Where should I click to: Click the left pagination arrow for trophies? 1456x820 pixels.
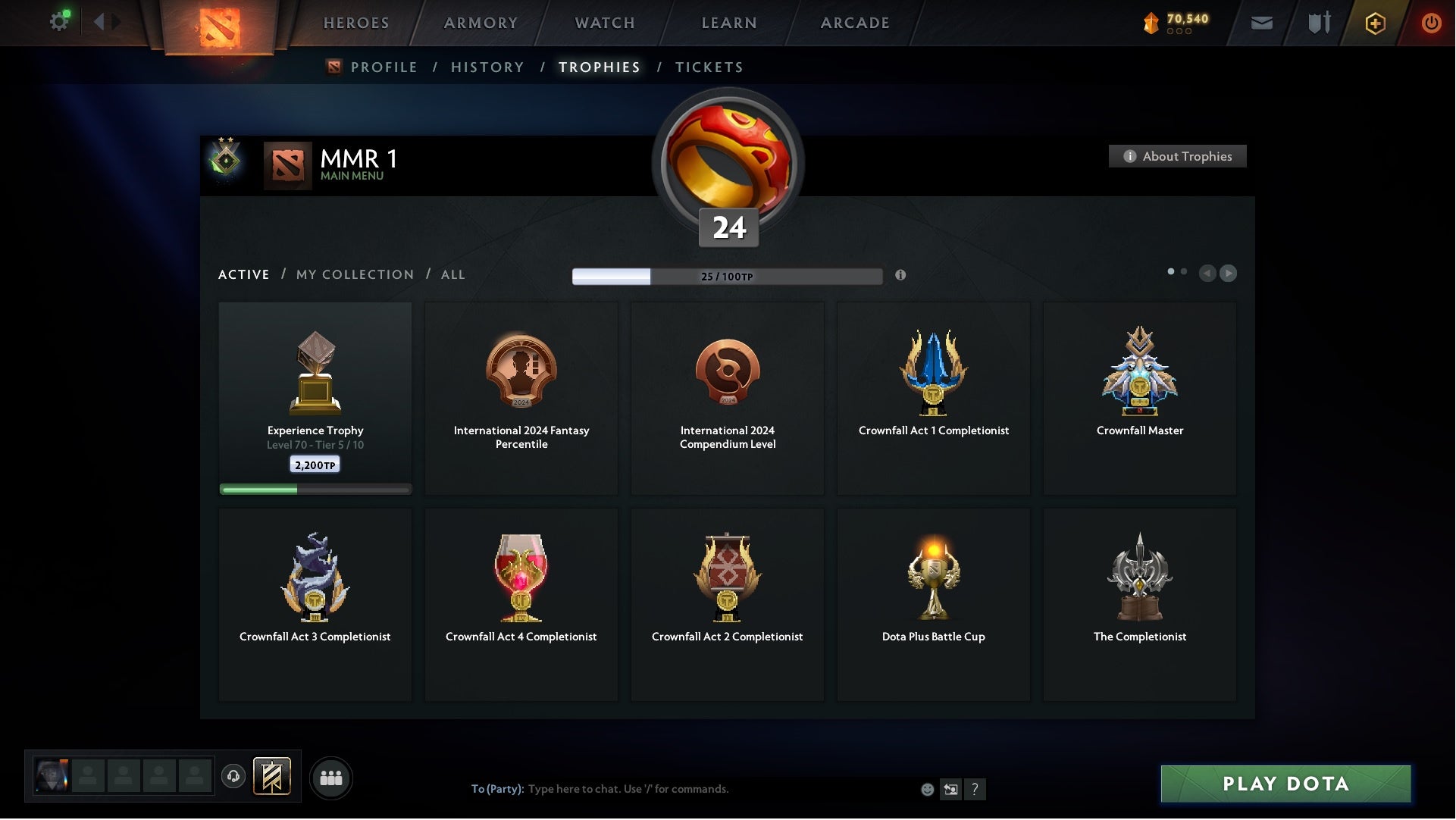coord(1208,274)
